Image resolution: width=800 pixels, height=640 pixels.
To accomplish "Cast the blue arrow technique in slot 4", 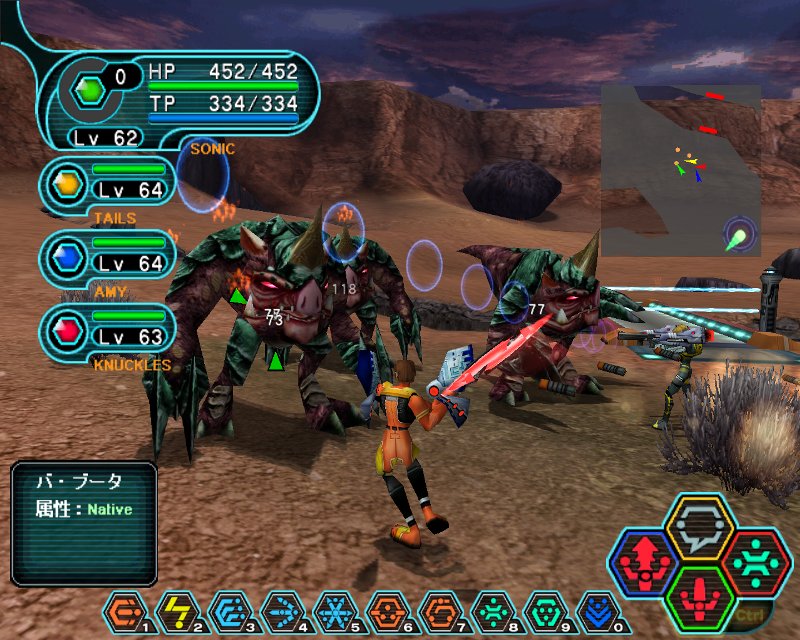I will tap(281, 610).
